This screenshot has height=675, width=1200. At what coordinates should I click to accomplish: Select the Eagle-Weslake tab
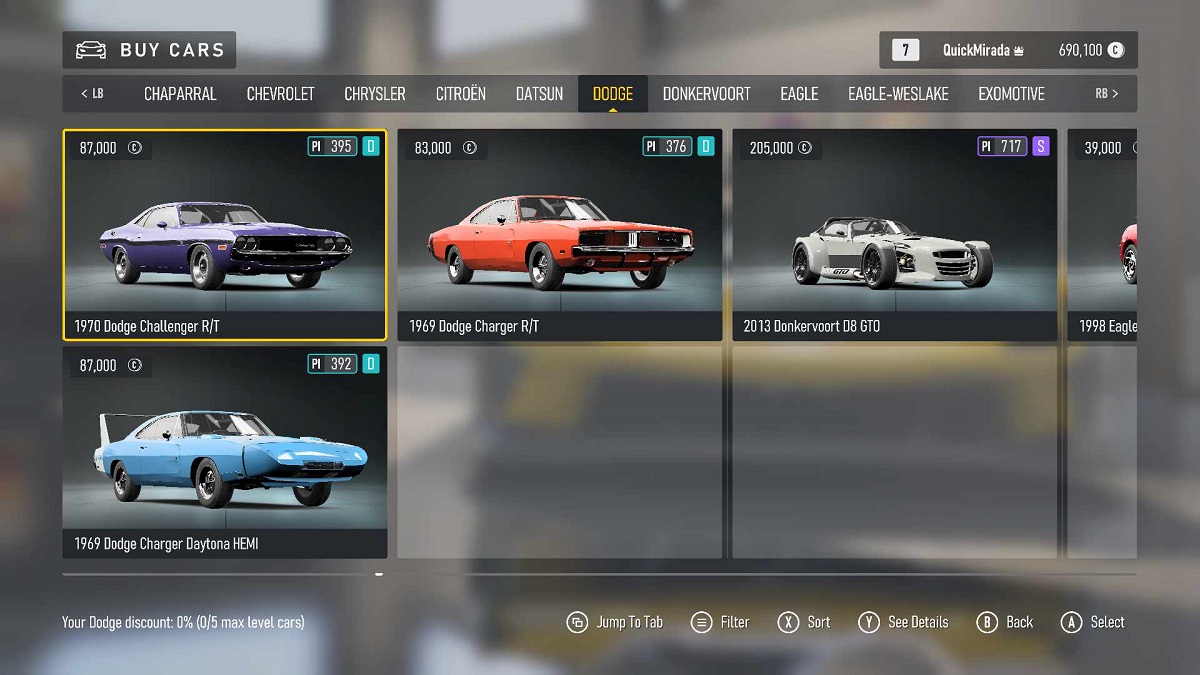[898, 94]
